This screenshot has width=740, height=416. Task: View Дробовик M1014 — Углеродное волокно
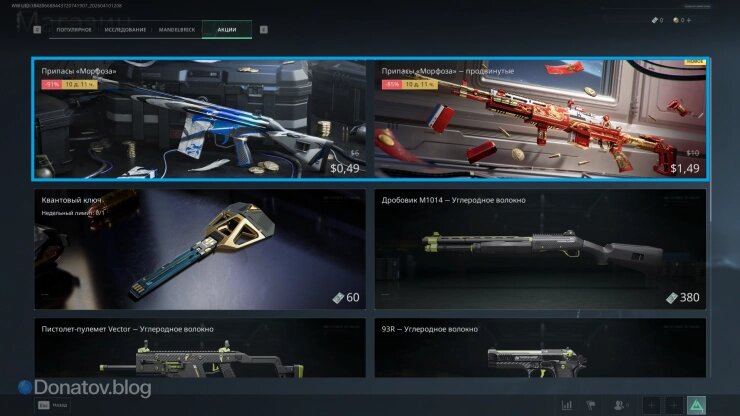pyautogui.click(x=540, y=249)
